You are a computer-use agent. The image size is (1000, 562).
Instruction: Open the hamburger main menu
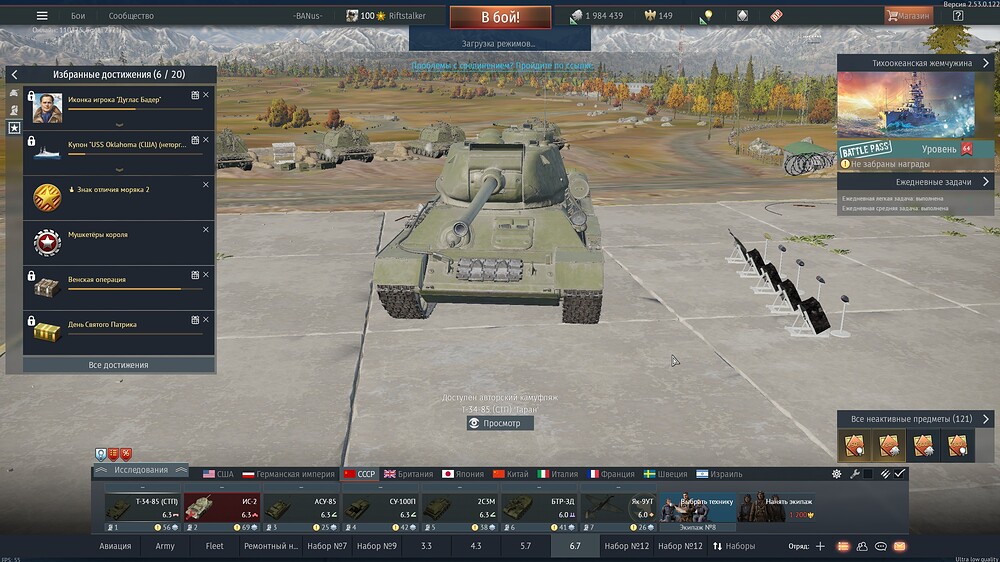tap(42, 16)
